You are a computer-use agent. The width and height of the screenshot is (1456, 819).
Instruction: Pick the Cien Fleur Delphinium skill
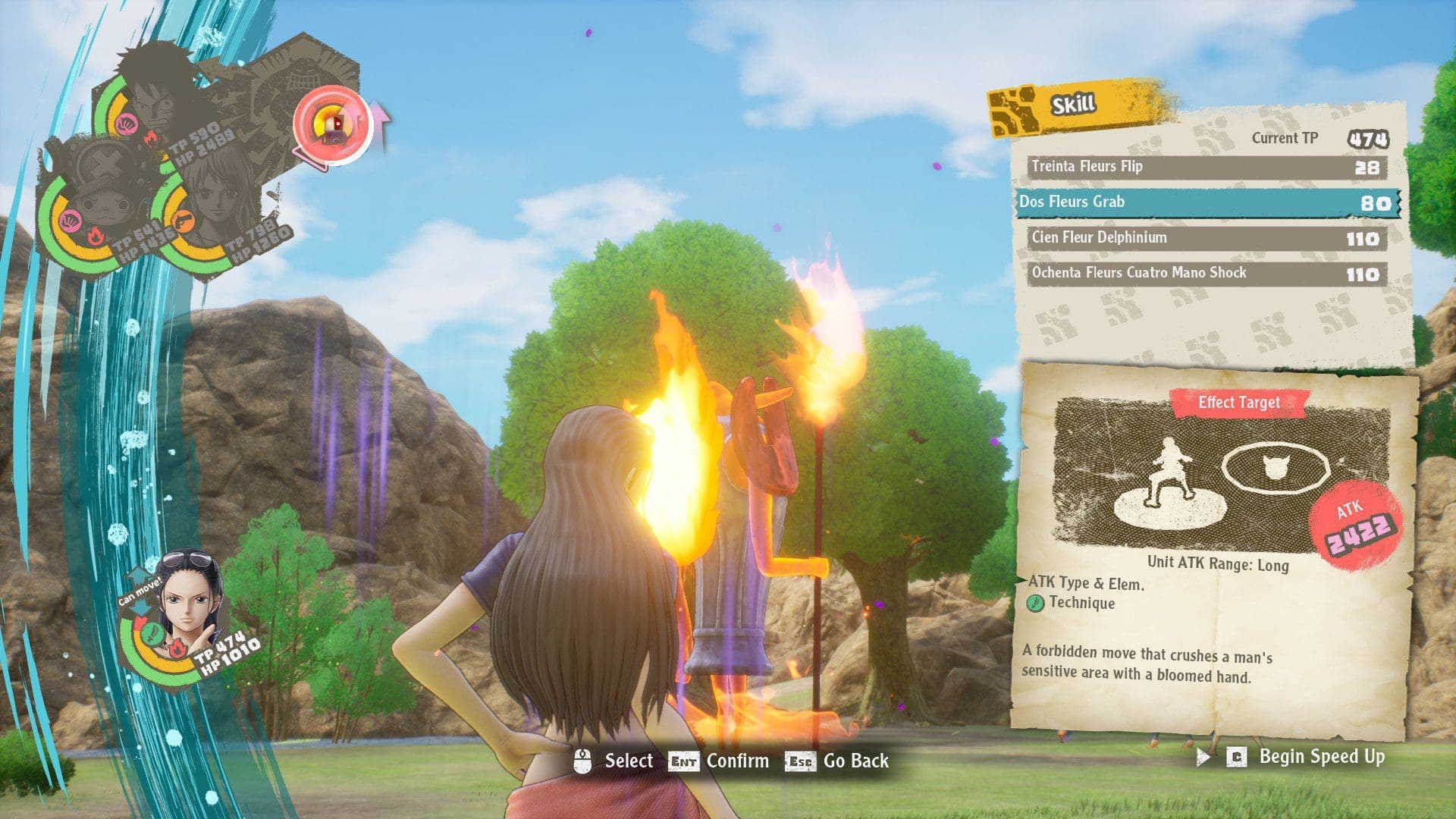1207,238
